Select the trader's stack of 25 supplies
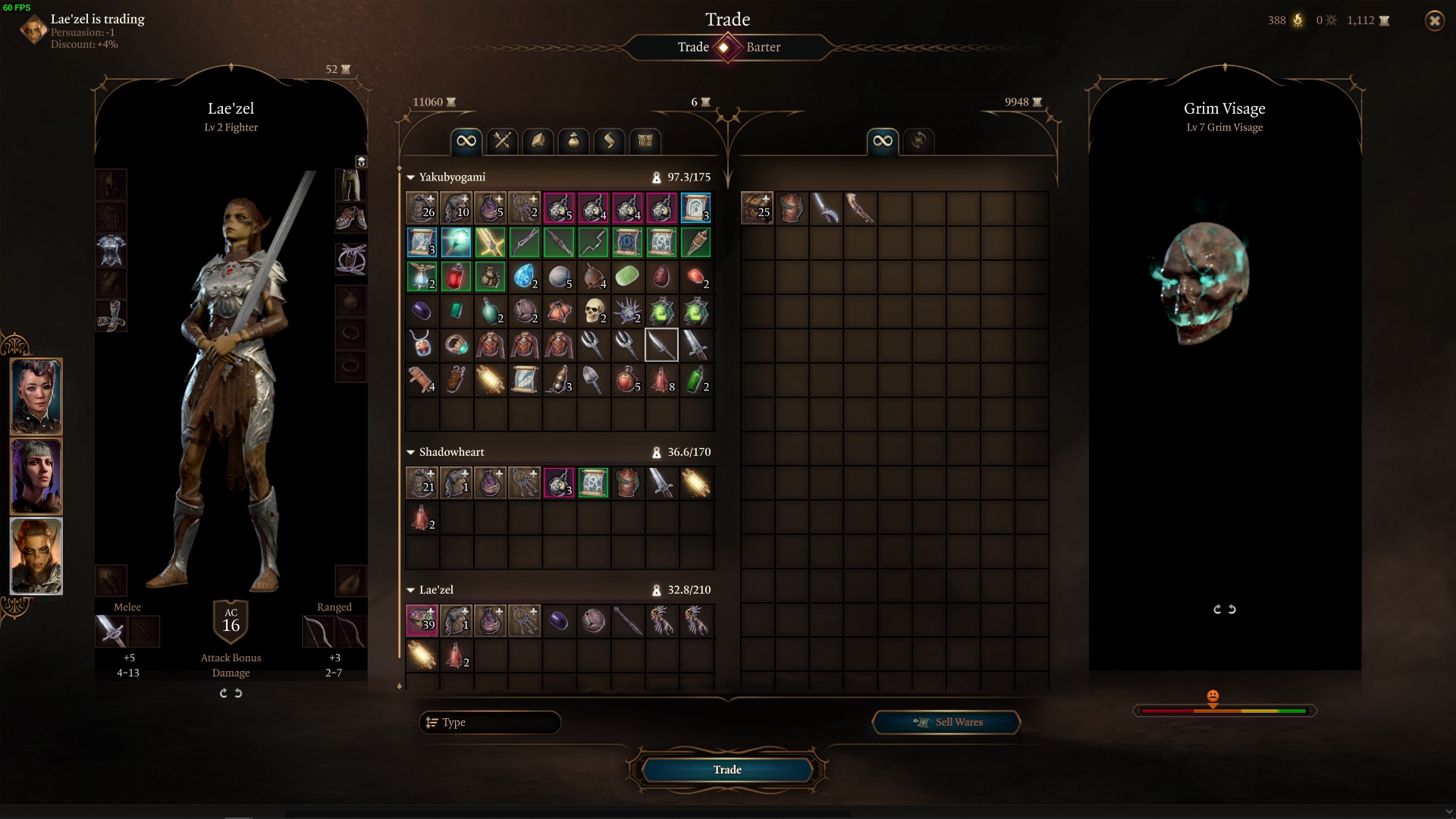 click(x=757, y=209)
